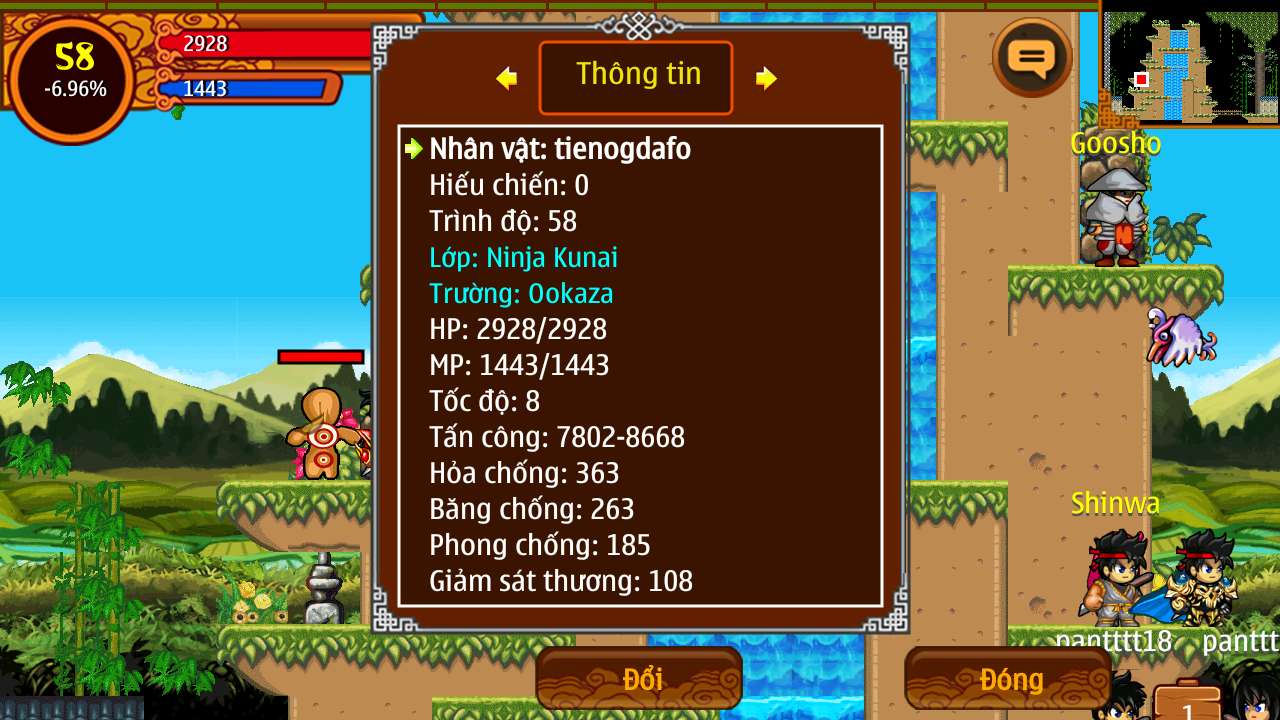
Task: Select the Thông tin tab header
Action: tap(637, 77)
